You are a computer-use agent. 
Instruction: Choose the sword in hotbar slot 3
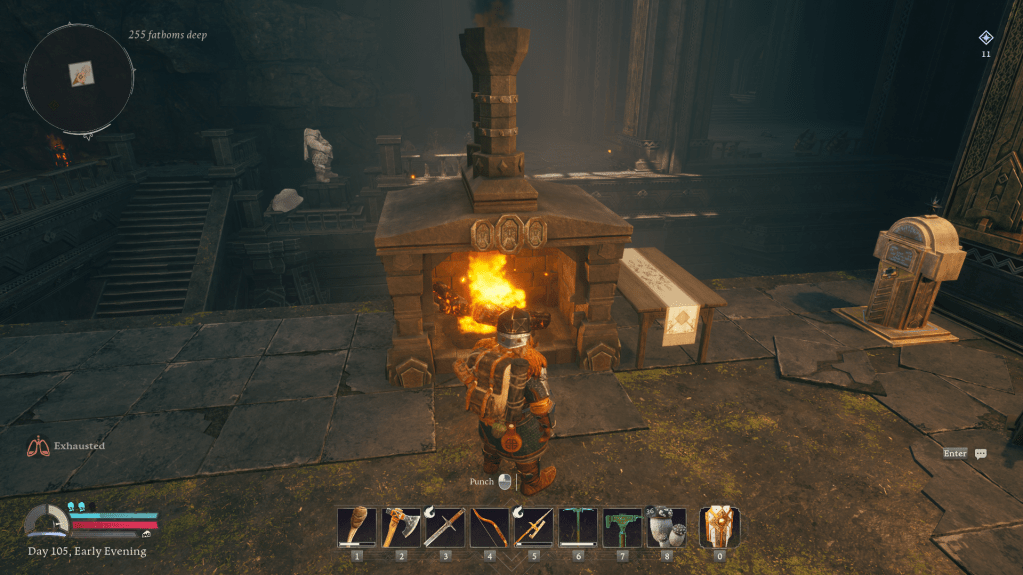tap(445, 527)
